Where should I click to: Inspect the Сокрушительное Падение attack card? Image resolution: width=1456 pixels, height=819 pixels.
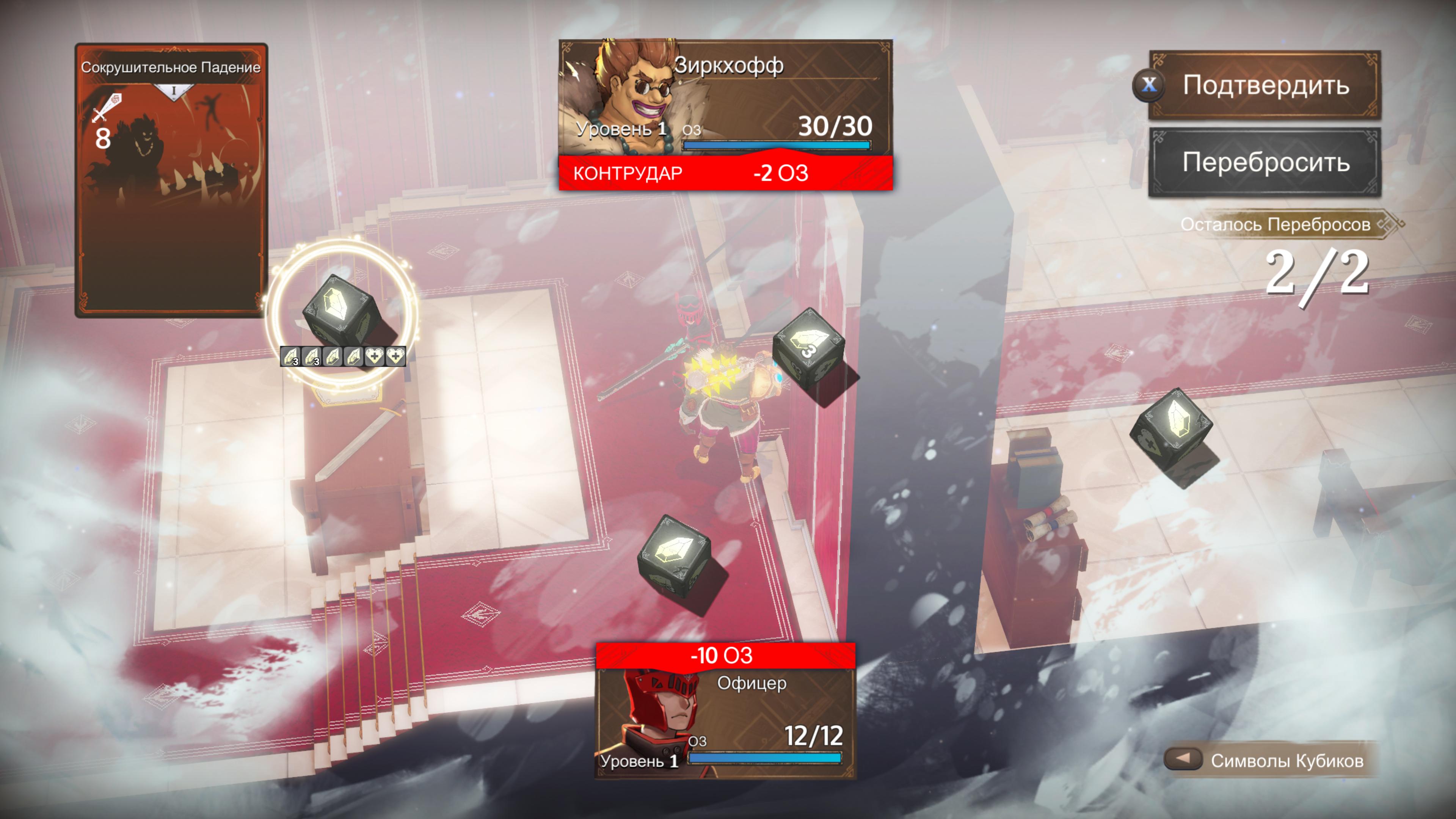171,180
